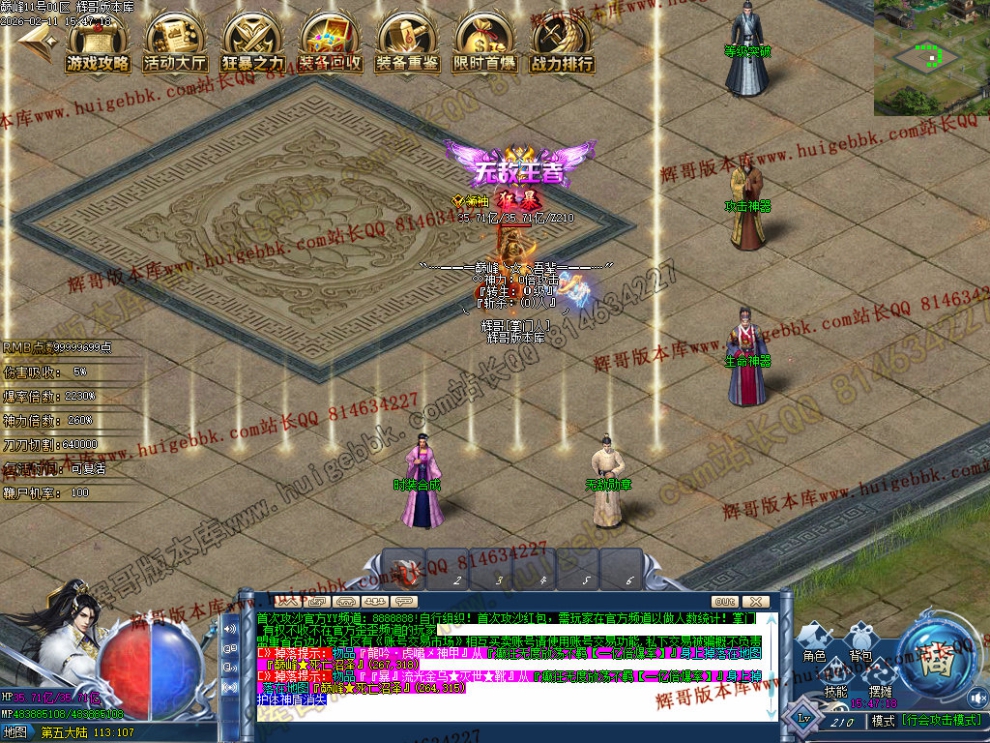
Task: Open 装备重鉴 equipment re-appraisal
Action: (407, 45)
